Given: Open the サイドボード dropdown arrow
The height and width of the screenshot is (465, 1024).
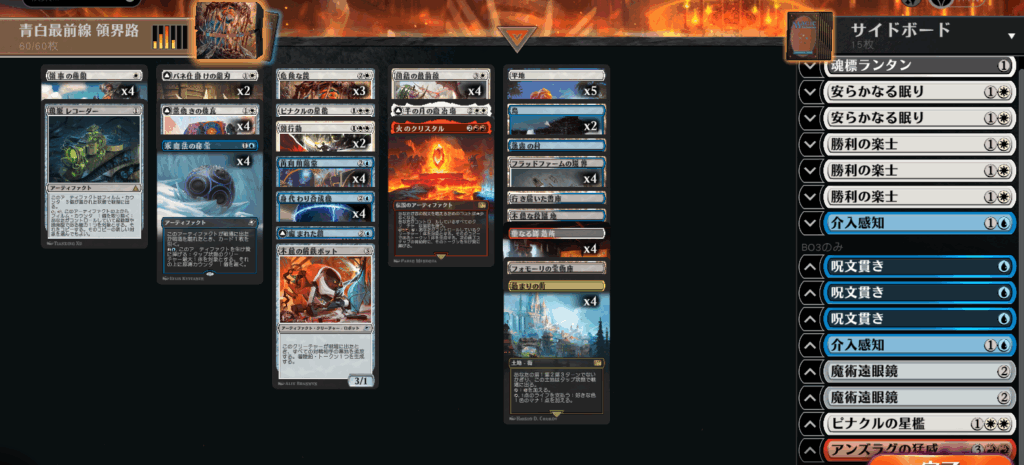Looking at the screenshot, I should pos(1011,34).
